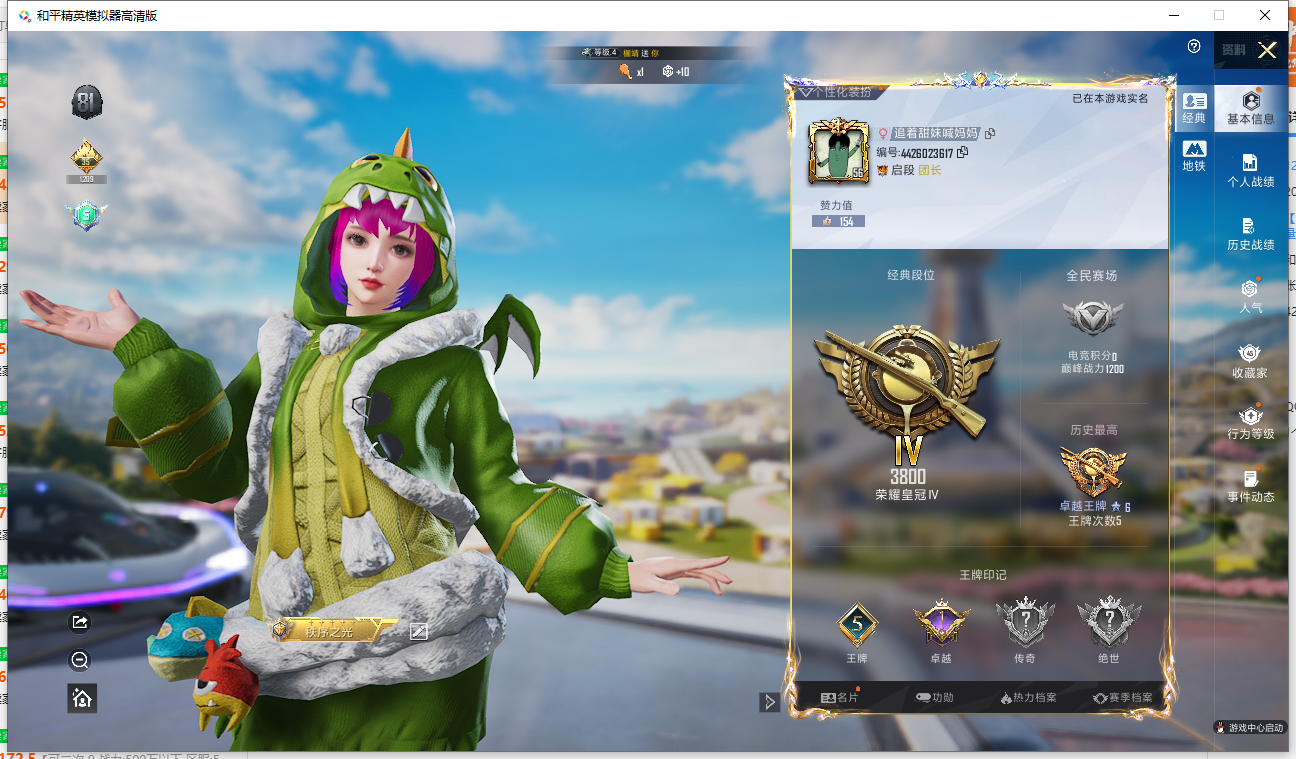Click the magnifier zoom-out icon
Image resolution: width=1296 pixels, height=759 pixels.
(x=81, y=660)
